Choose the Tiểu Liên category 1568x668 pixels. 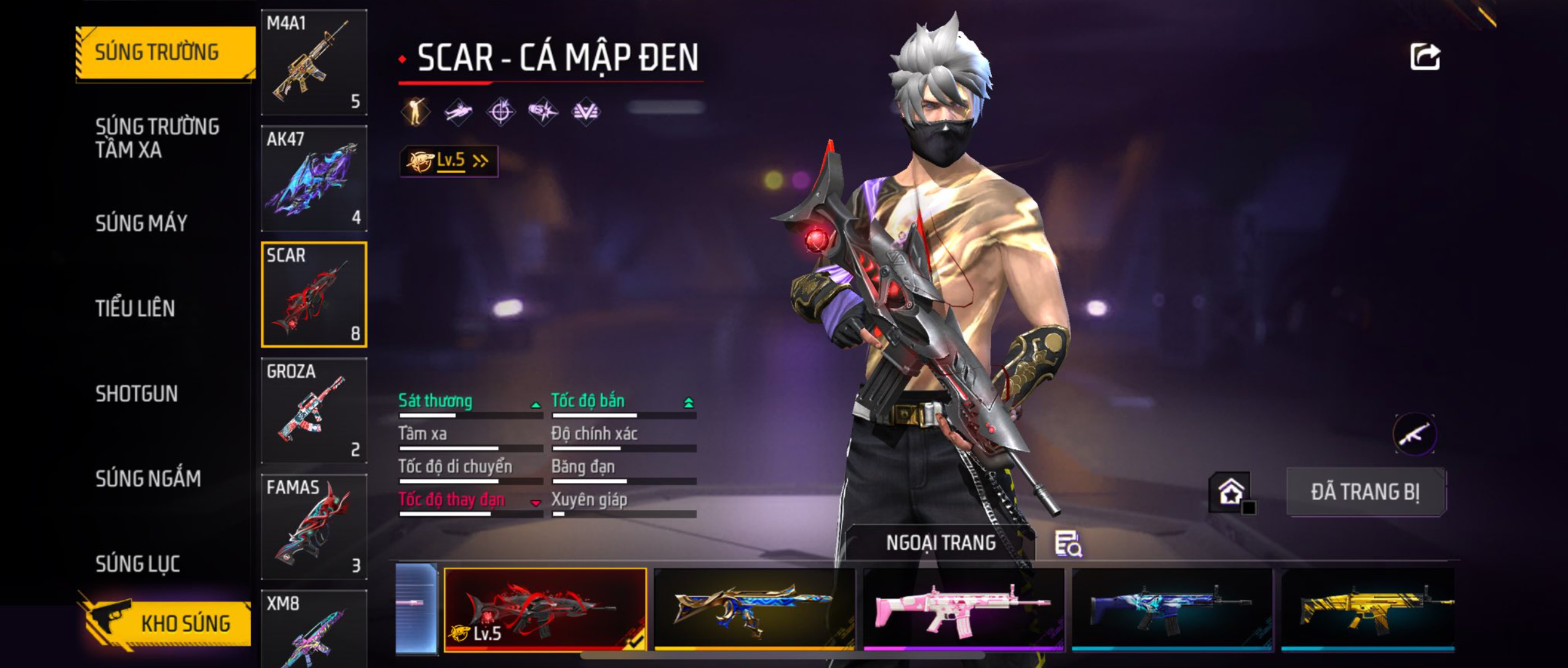pos(135,308)
